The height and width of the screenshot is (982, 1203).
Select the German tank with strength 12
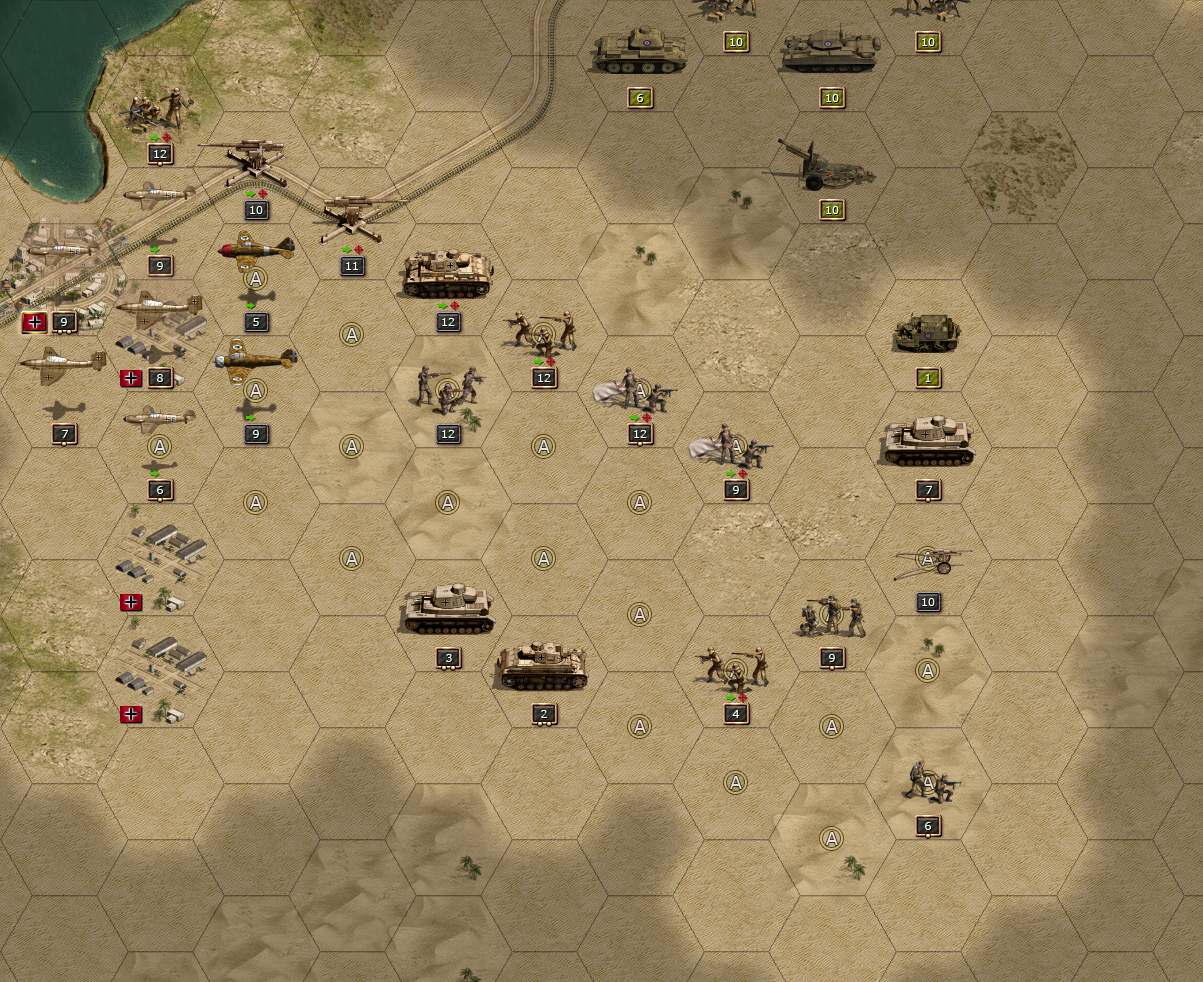(448, 274)
